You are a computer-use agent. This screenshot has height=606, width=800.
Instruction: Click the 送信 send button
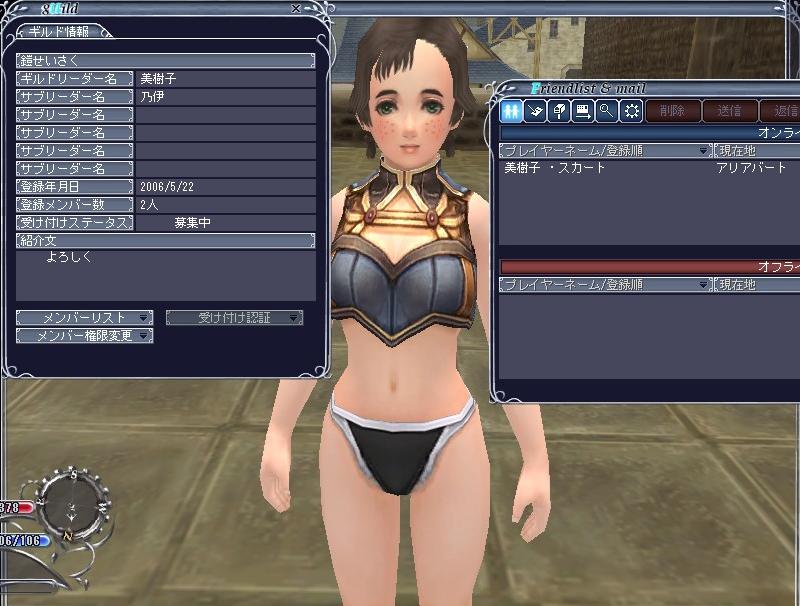click(x=729, y=111)
